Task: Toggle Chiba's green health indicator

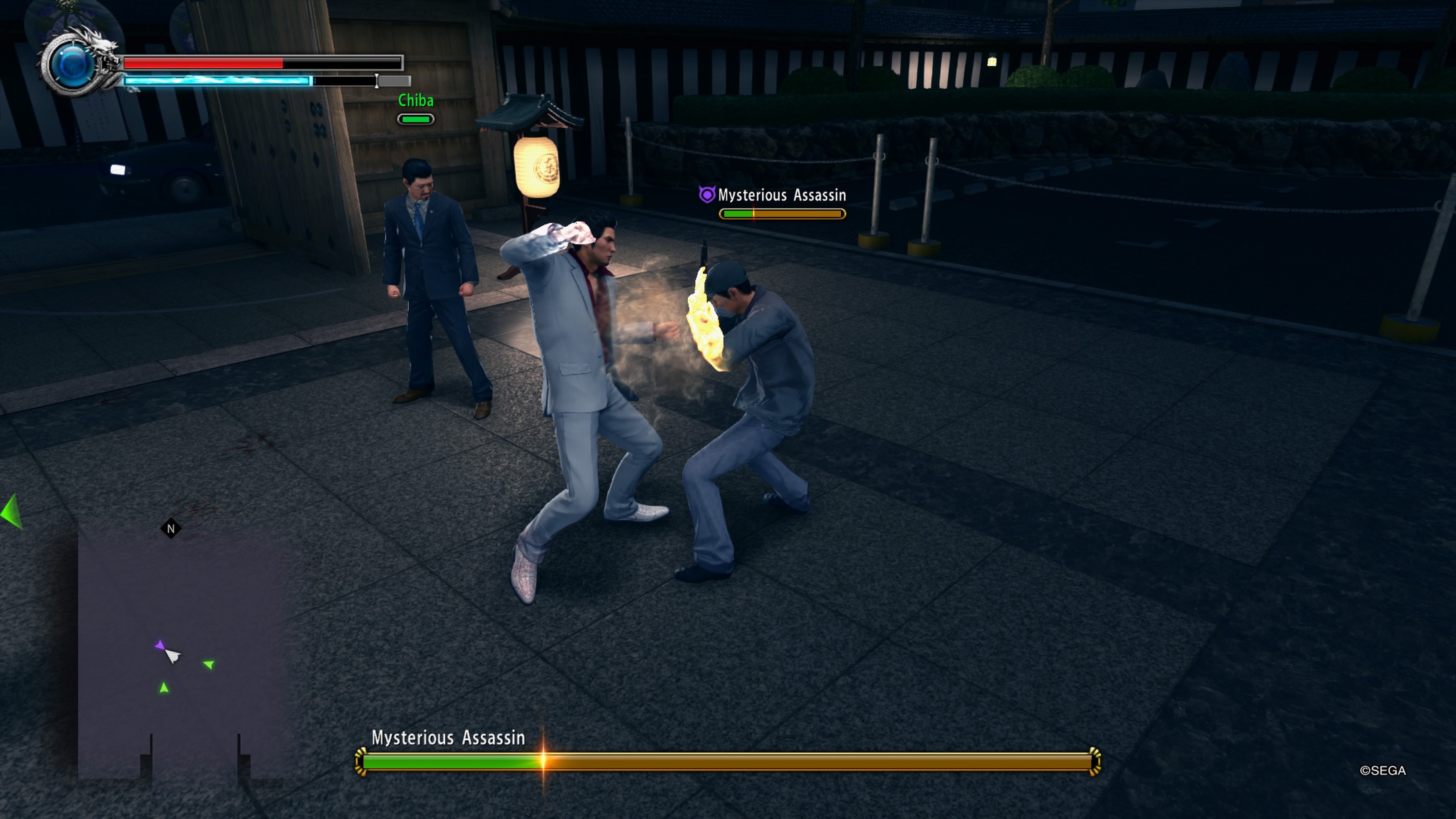Action: (416, 119)
